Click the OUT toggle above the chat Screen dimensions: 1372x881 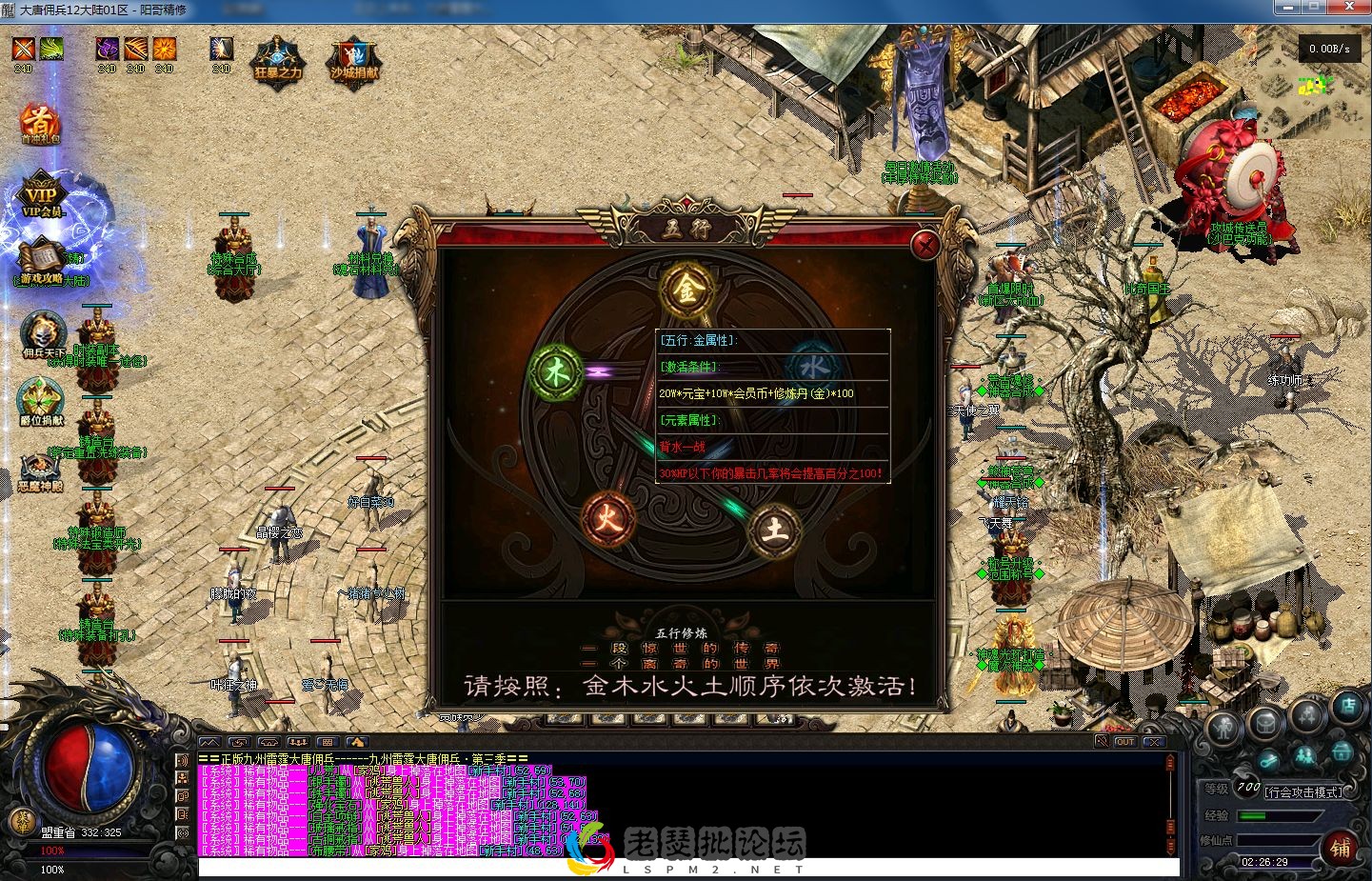(x=1124, y=742)
